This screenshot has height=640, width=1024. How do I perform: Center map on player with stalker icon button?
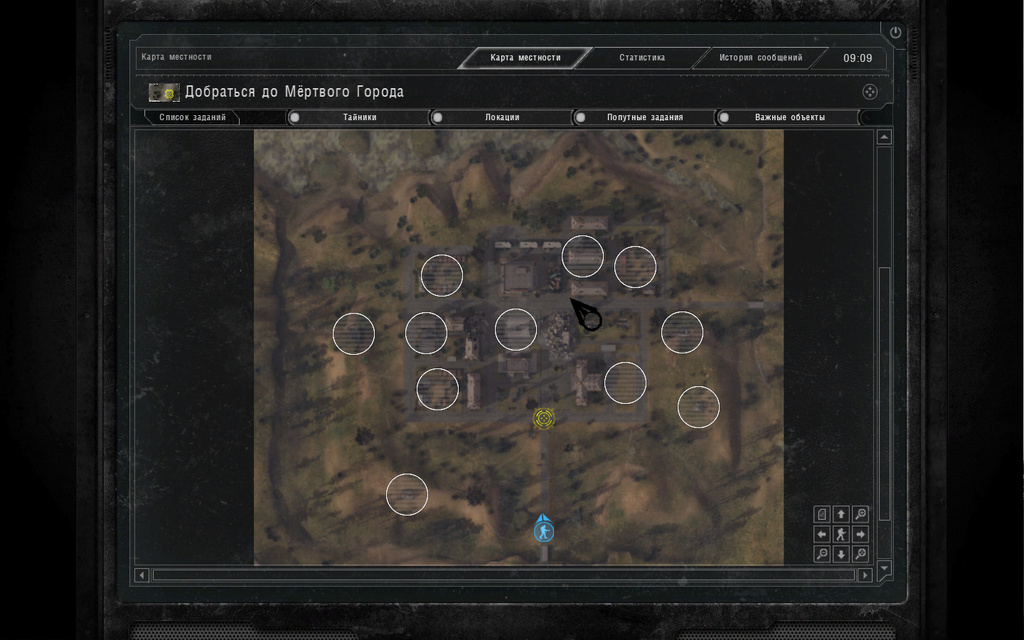coord(841,534)
